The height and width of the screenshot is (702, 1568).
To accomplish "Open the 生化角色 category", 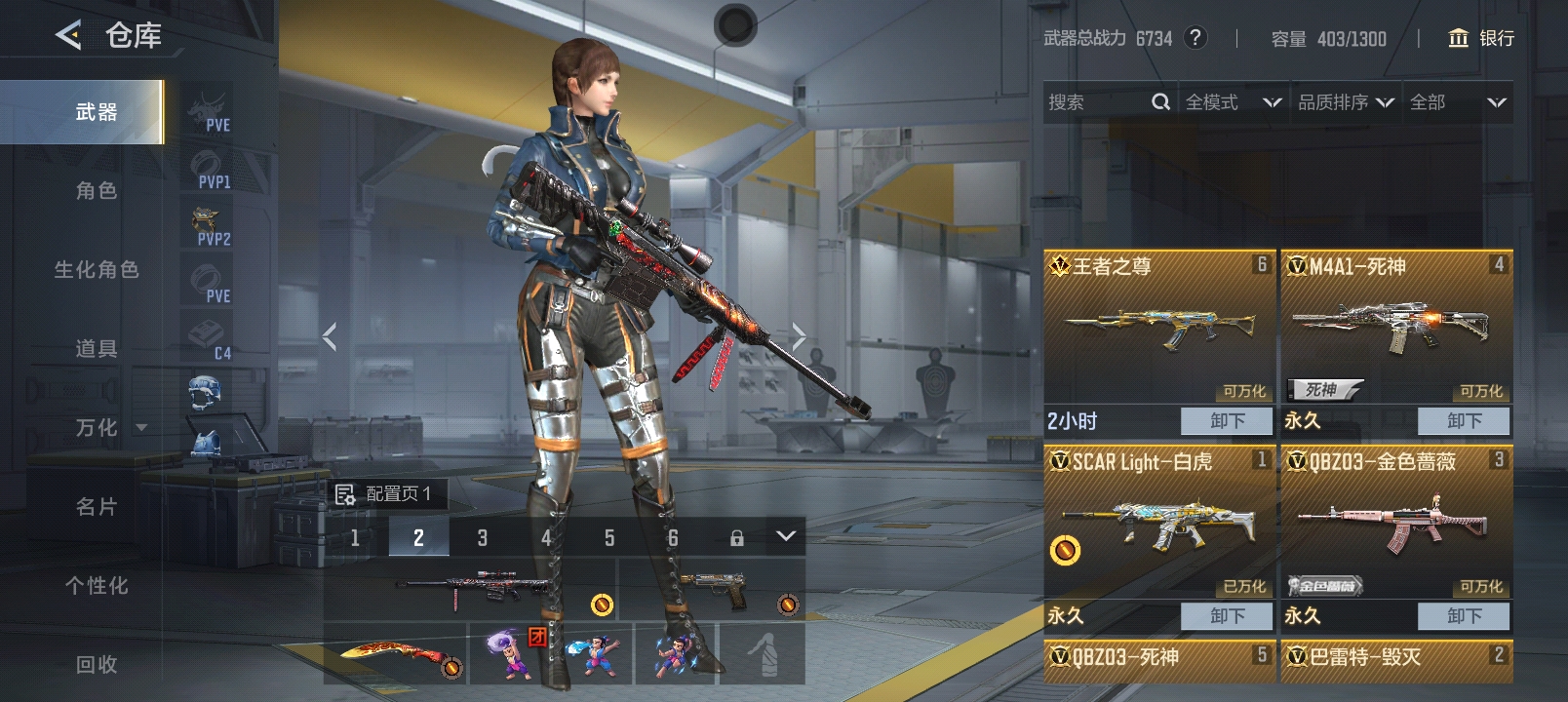I will 96,270.
